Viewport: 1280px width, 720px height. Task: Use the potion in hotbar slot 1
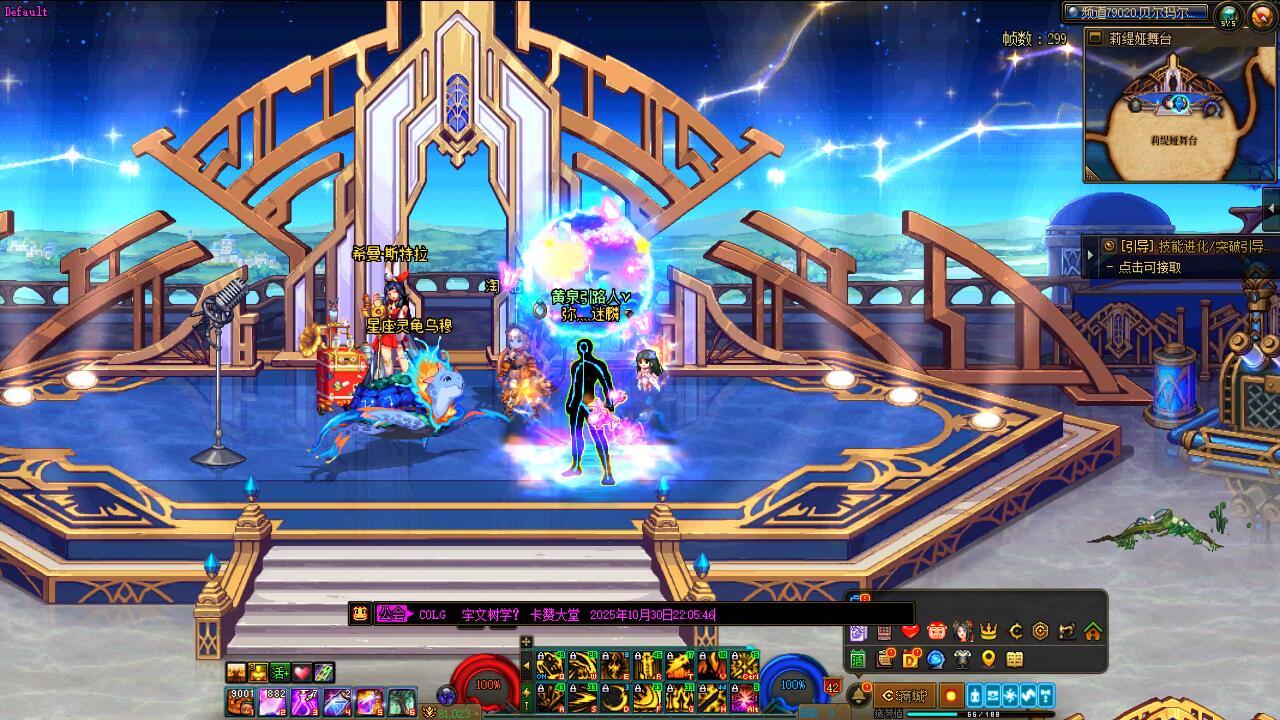[240, 701]
